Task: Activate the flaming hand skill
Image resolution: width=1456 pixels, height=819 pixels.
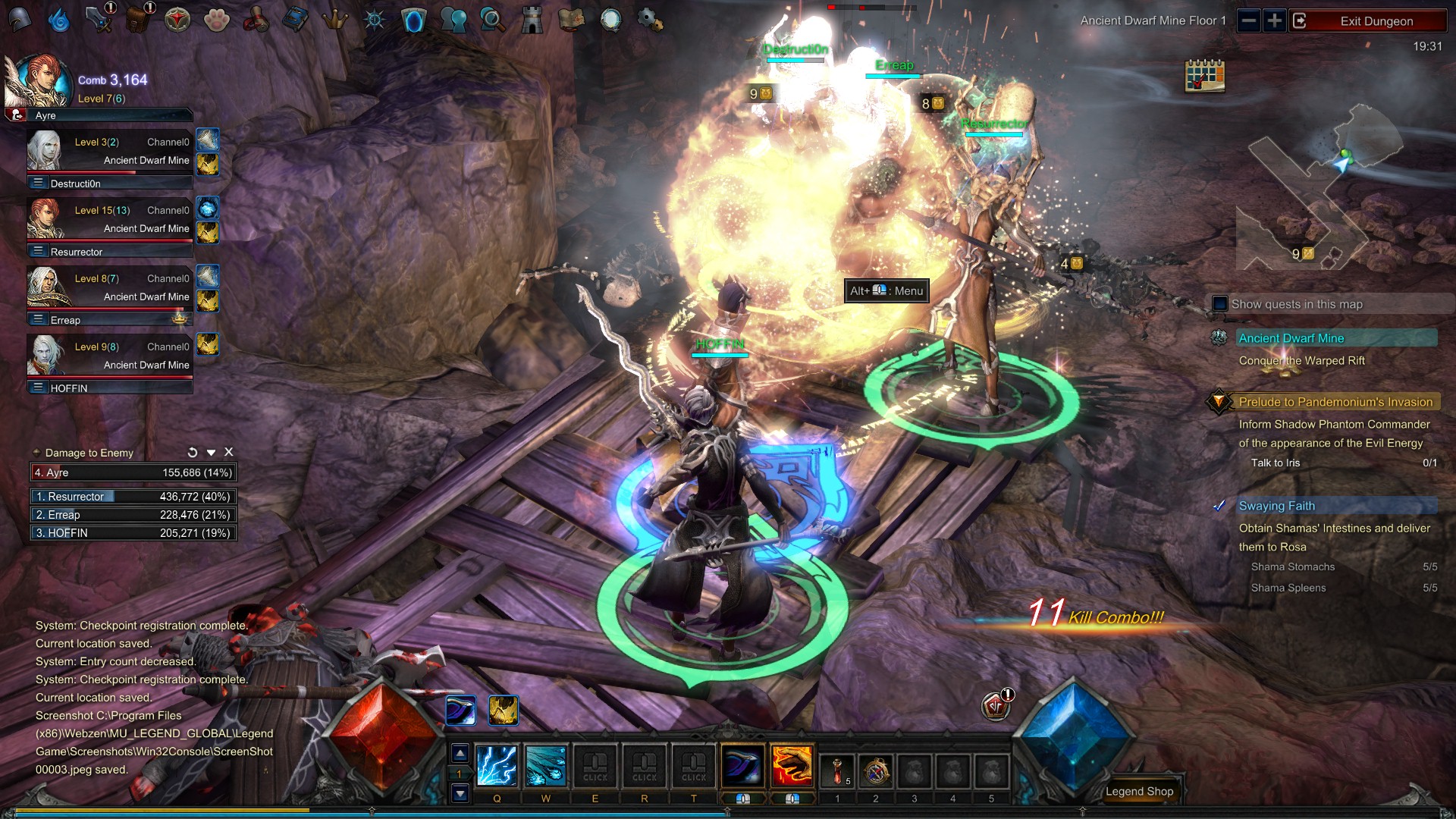Action: point(792,766)
